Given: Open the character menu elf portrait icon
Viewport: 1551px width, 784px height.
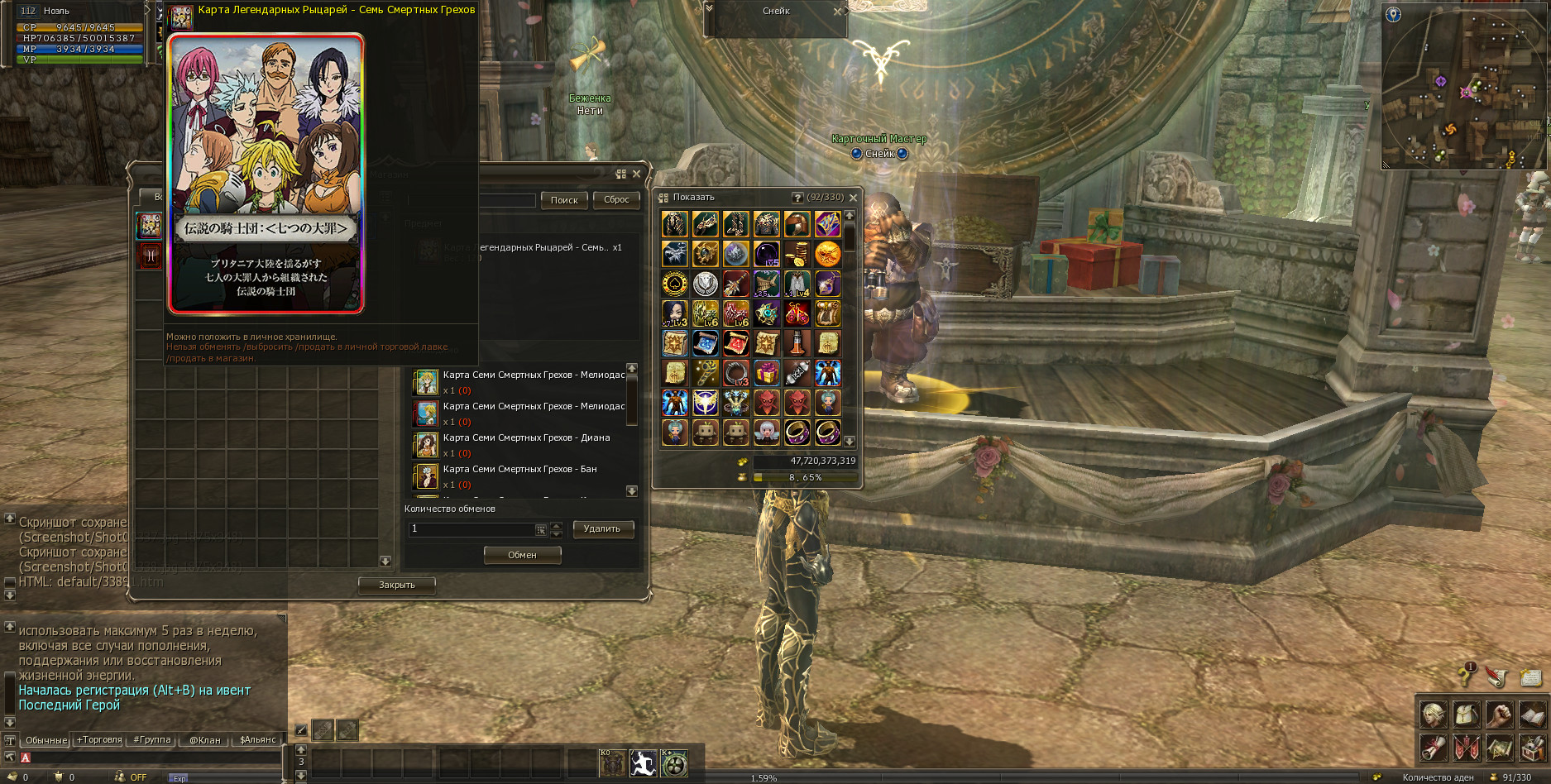Looking at the screenshot, I should tap(1434, 714).
